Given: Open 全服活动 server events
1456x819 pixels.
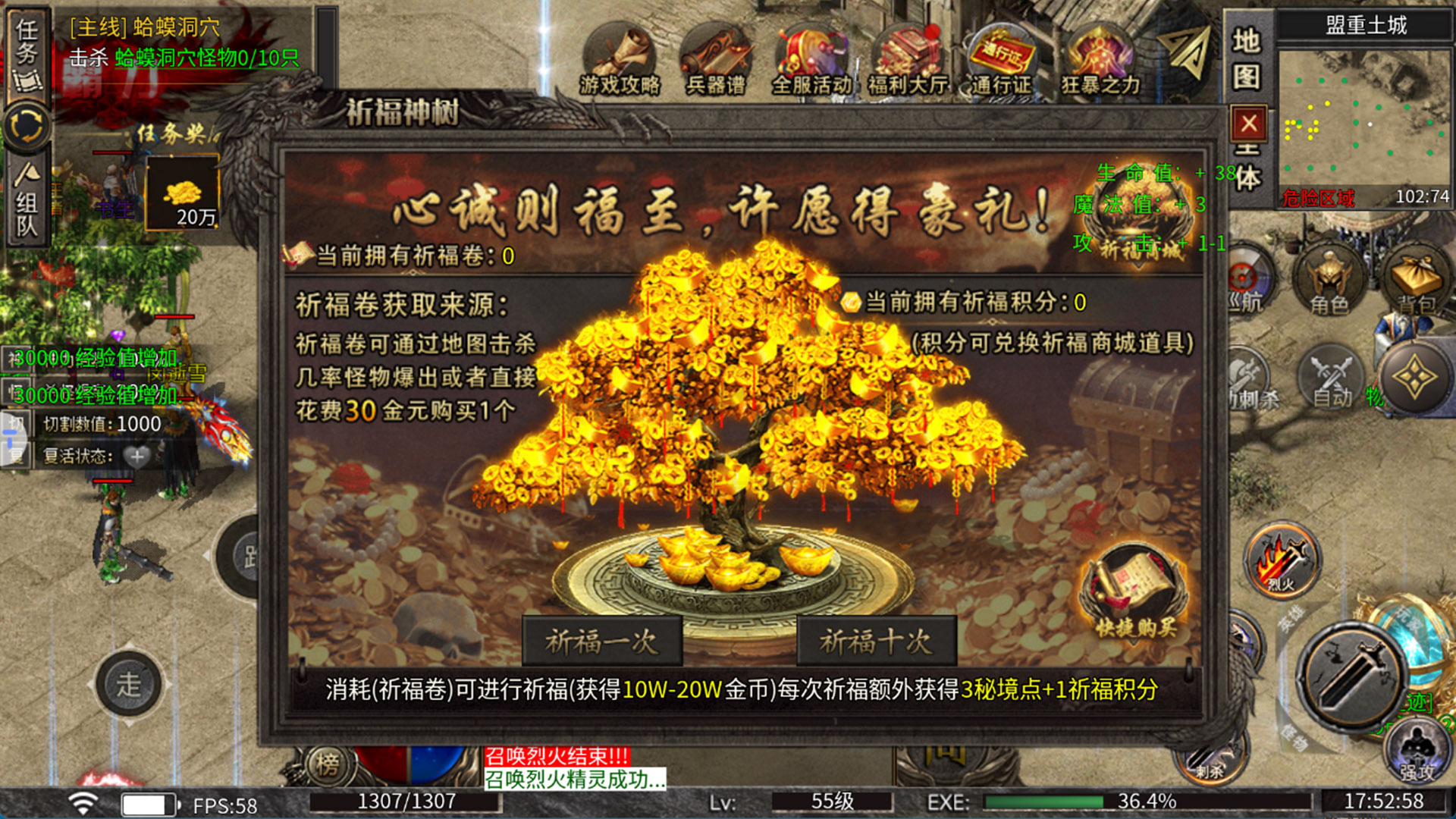Looking at the screenshot, I should (811, 61).
